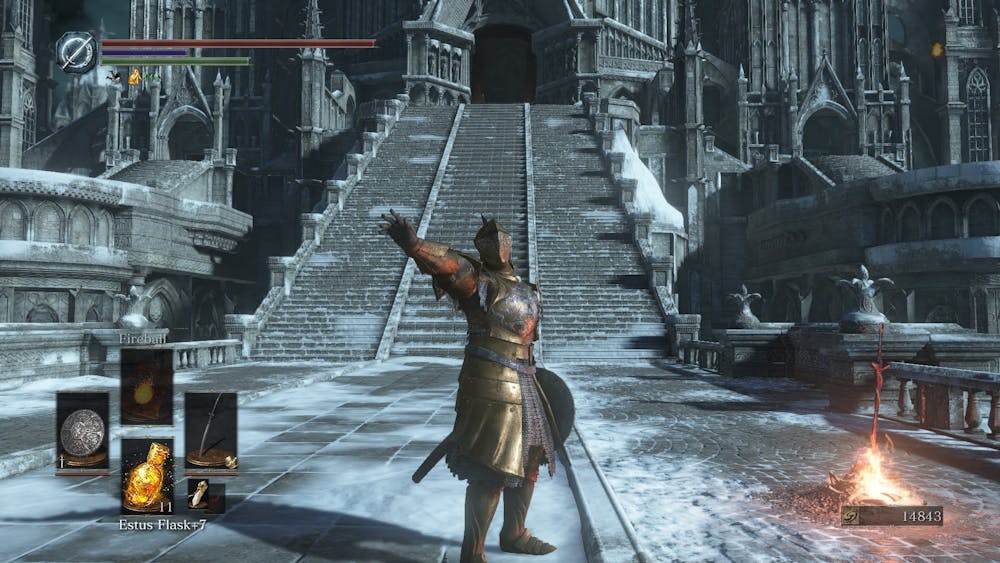Click the golden status effect icon
The width and height of the screenshot is (1000, 563).
[134, 77]
